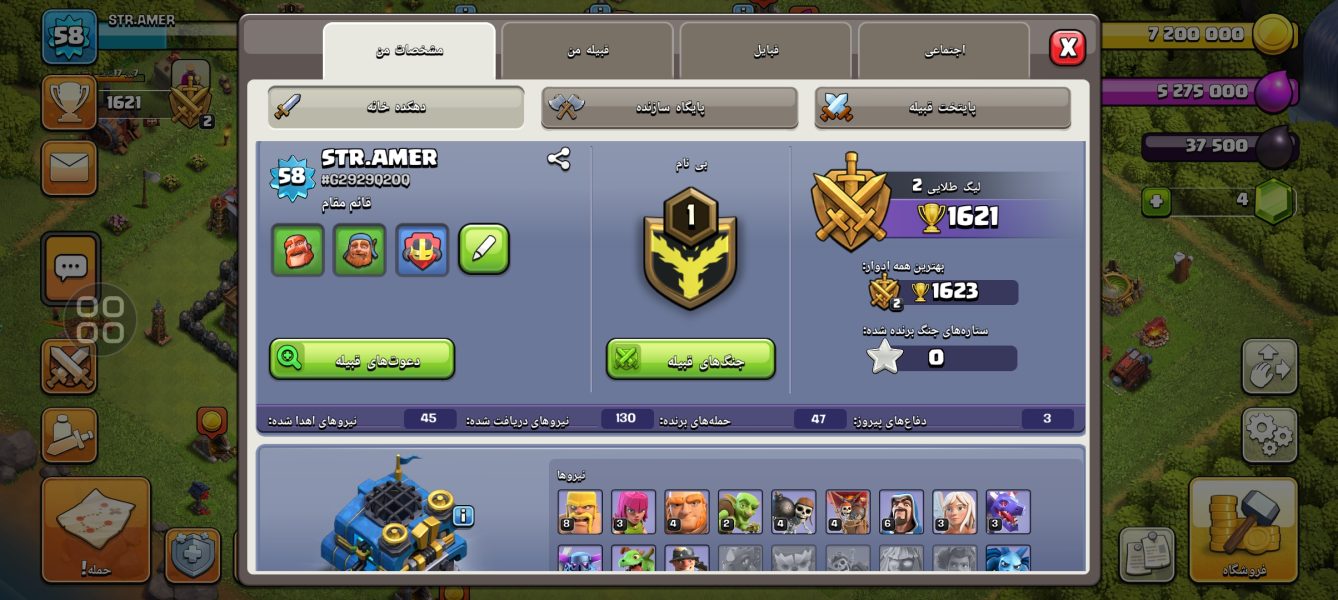Share the player profile via share icon
The image size is (1338, 600).
coord(559,158)
